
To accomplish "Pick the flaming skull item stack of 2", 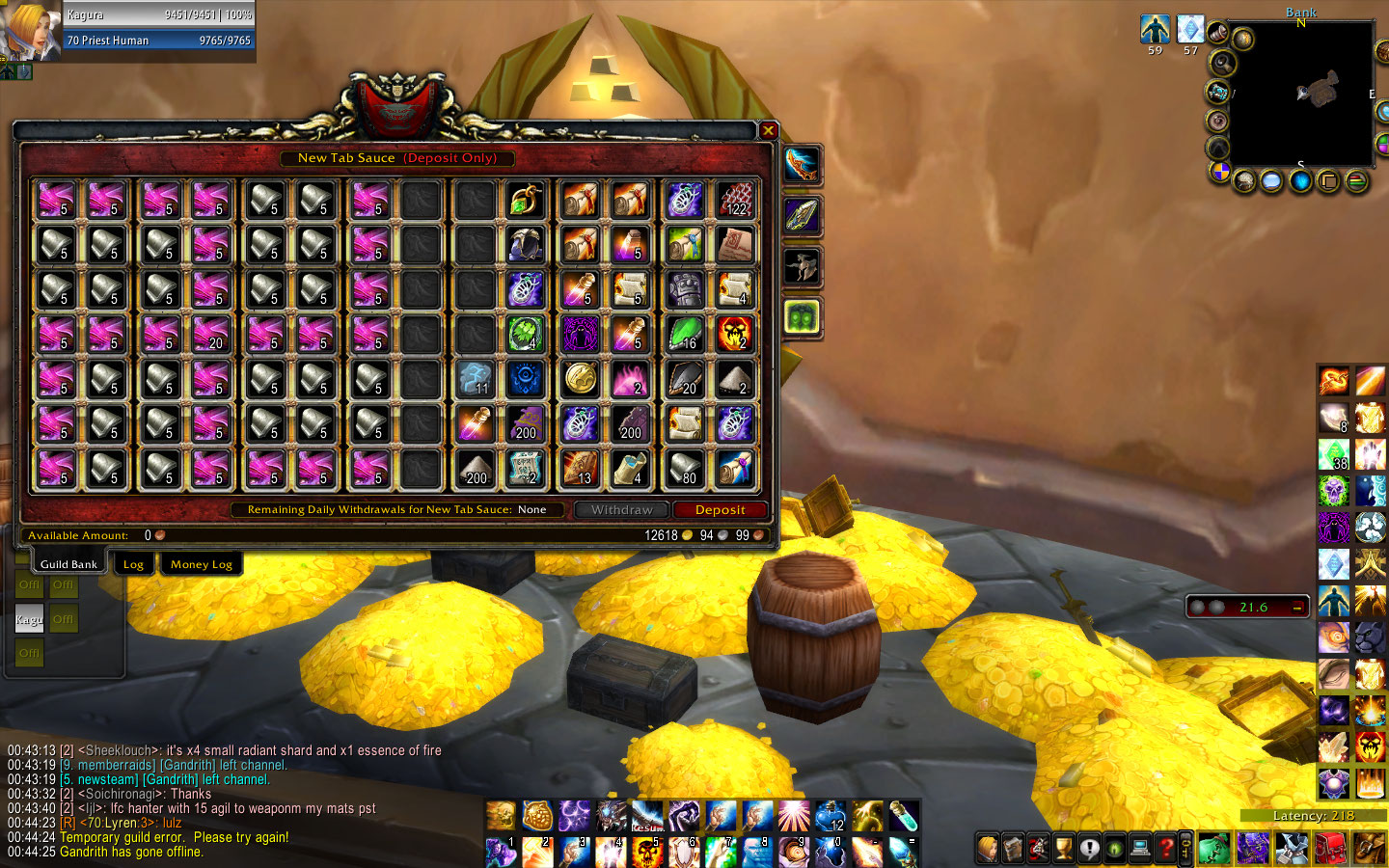I will [735, 334].
